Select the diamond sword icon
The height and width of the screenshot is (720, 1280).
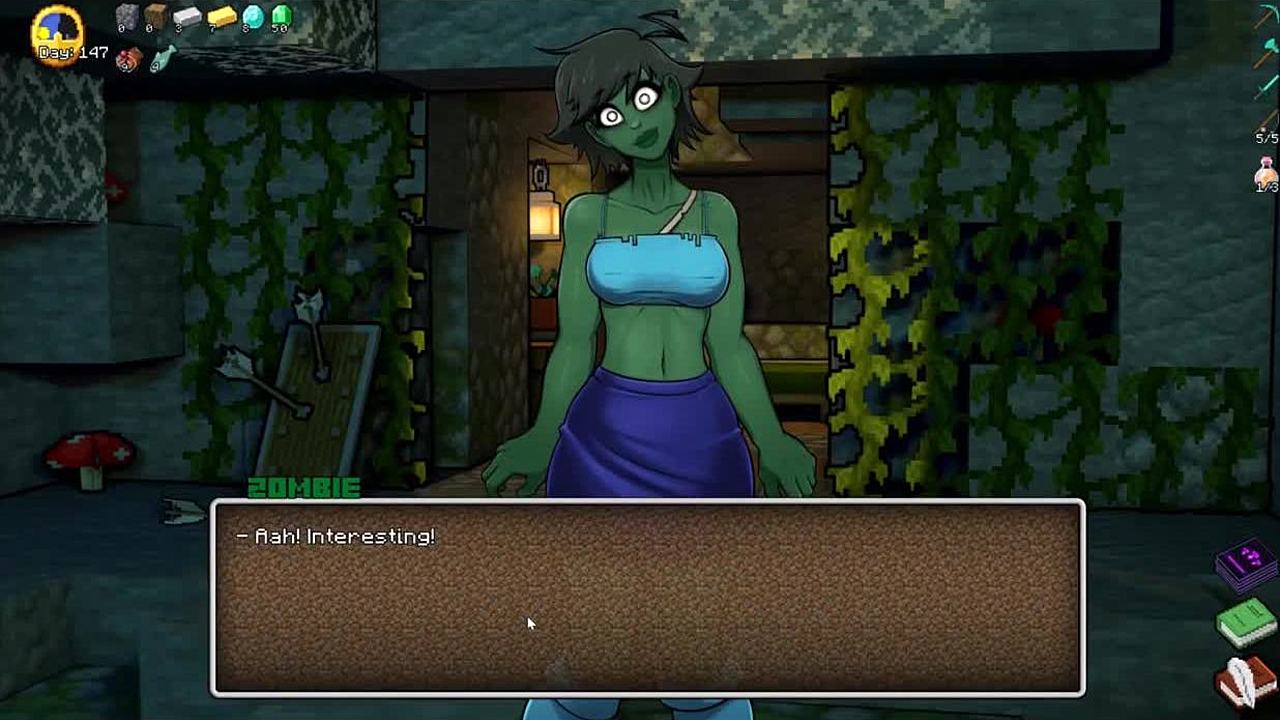click(x=1267, y=86)
